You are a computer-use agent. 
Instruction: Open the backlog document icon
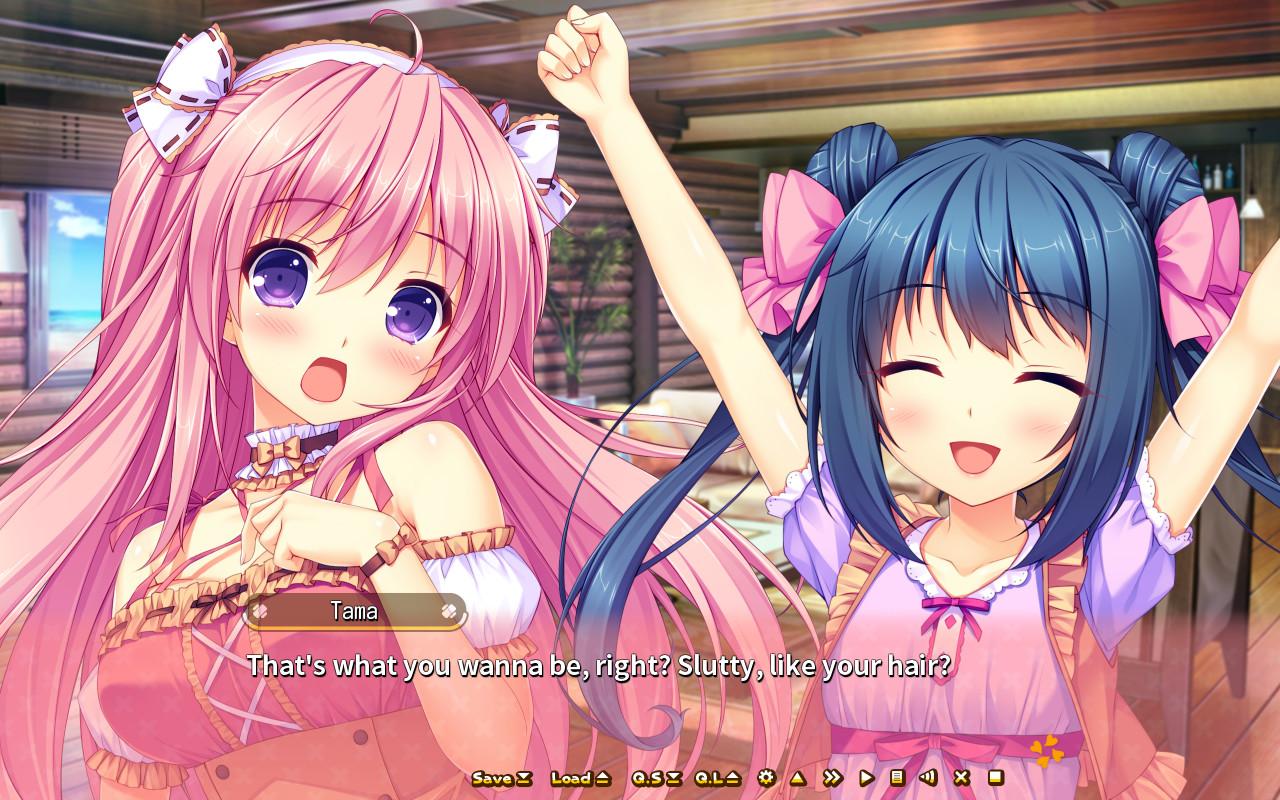tap(897, 778)
